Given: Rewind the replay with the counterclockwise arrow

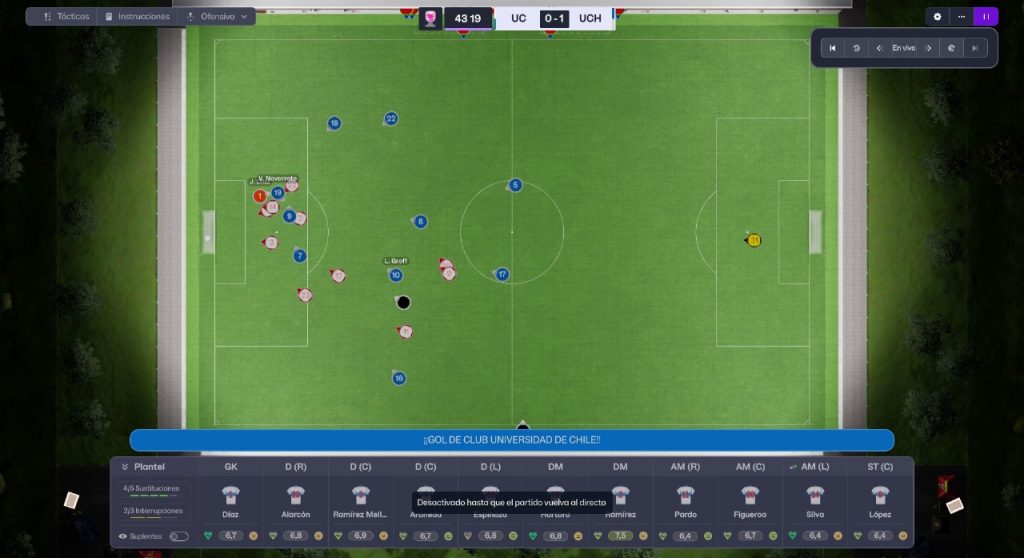Looking at the screenshot, I should (856, 48).
